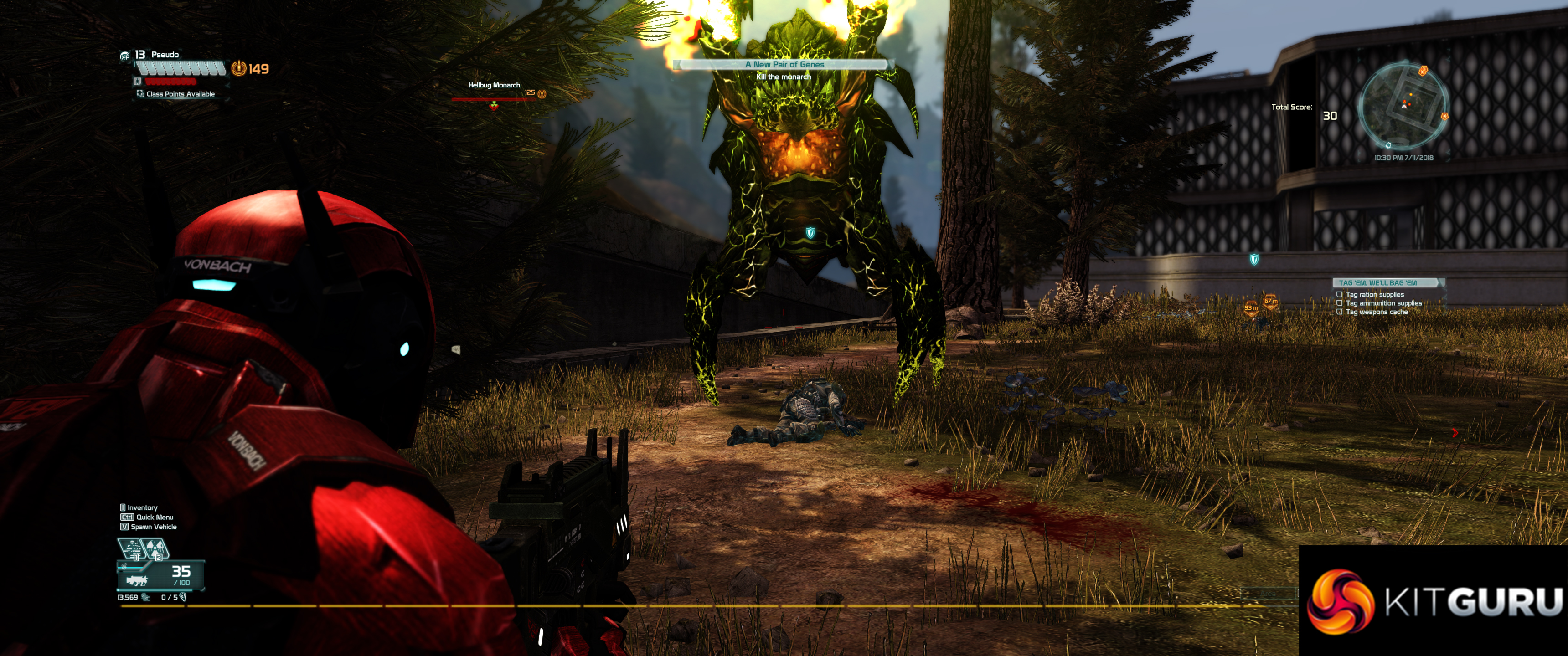This screenshot has height=656, width=1568.
Task: Tick the 'Tag weapons cache' objective box
Action: [1339, 312]
